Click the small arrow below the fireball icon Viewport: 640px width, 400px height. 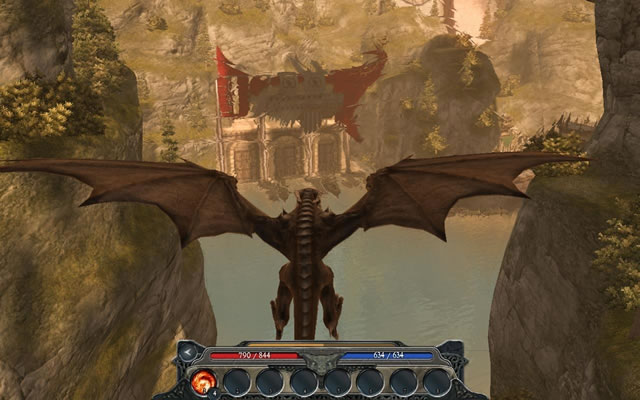pyautogui.click(x=216, y=393)
